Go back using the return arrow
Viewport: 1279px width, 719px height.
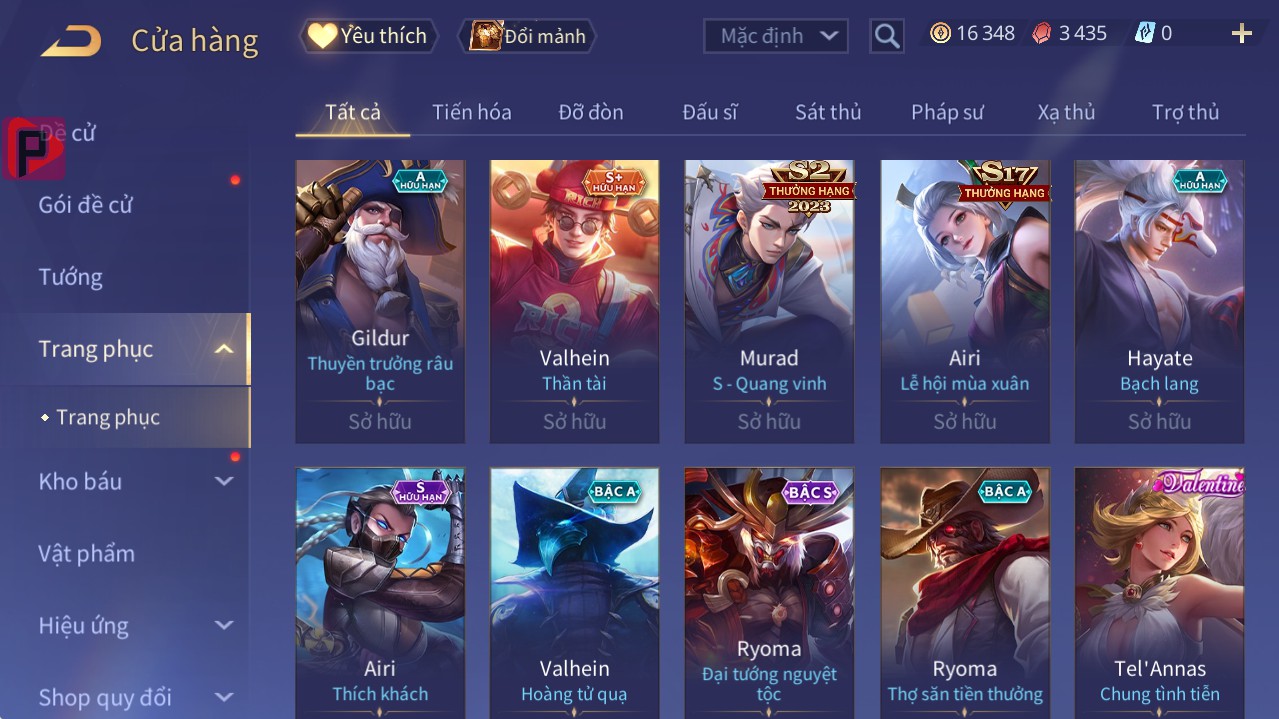(x=71, y=41)
